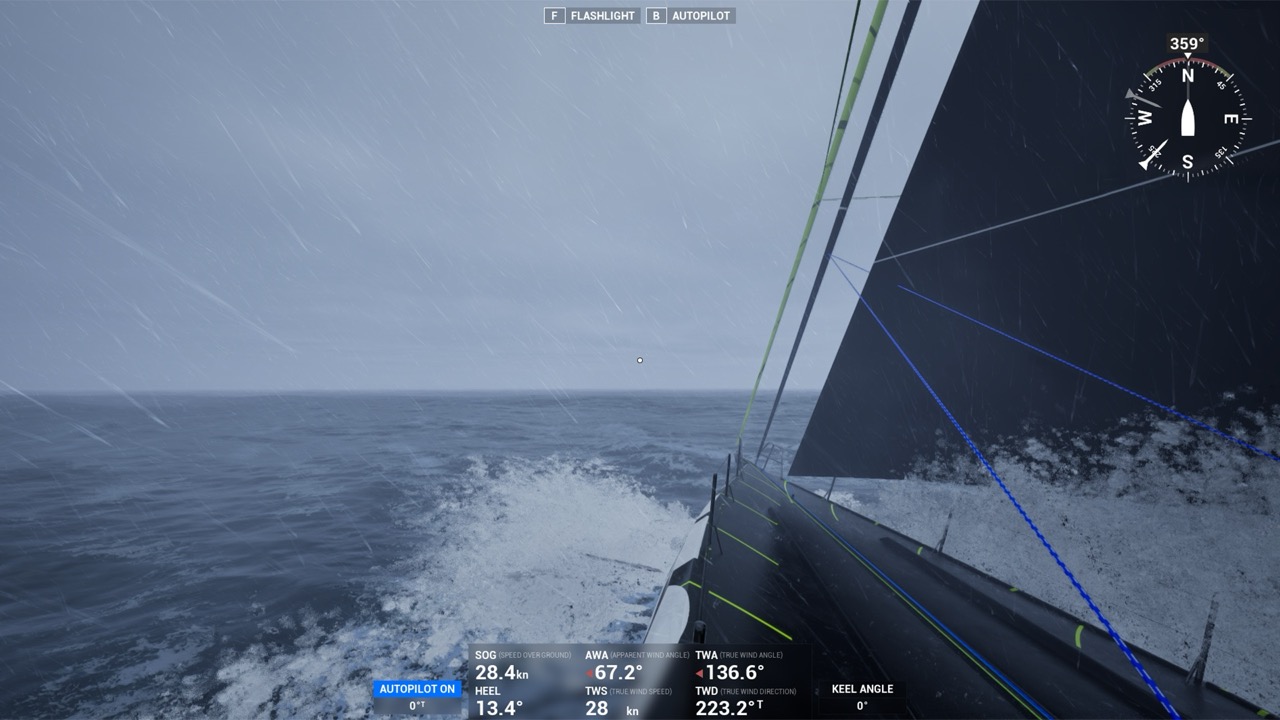Click the caret under the 359° heading readout

1188,56
